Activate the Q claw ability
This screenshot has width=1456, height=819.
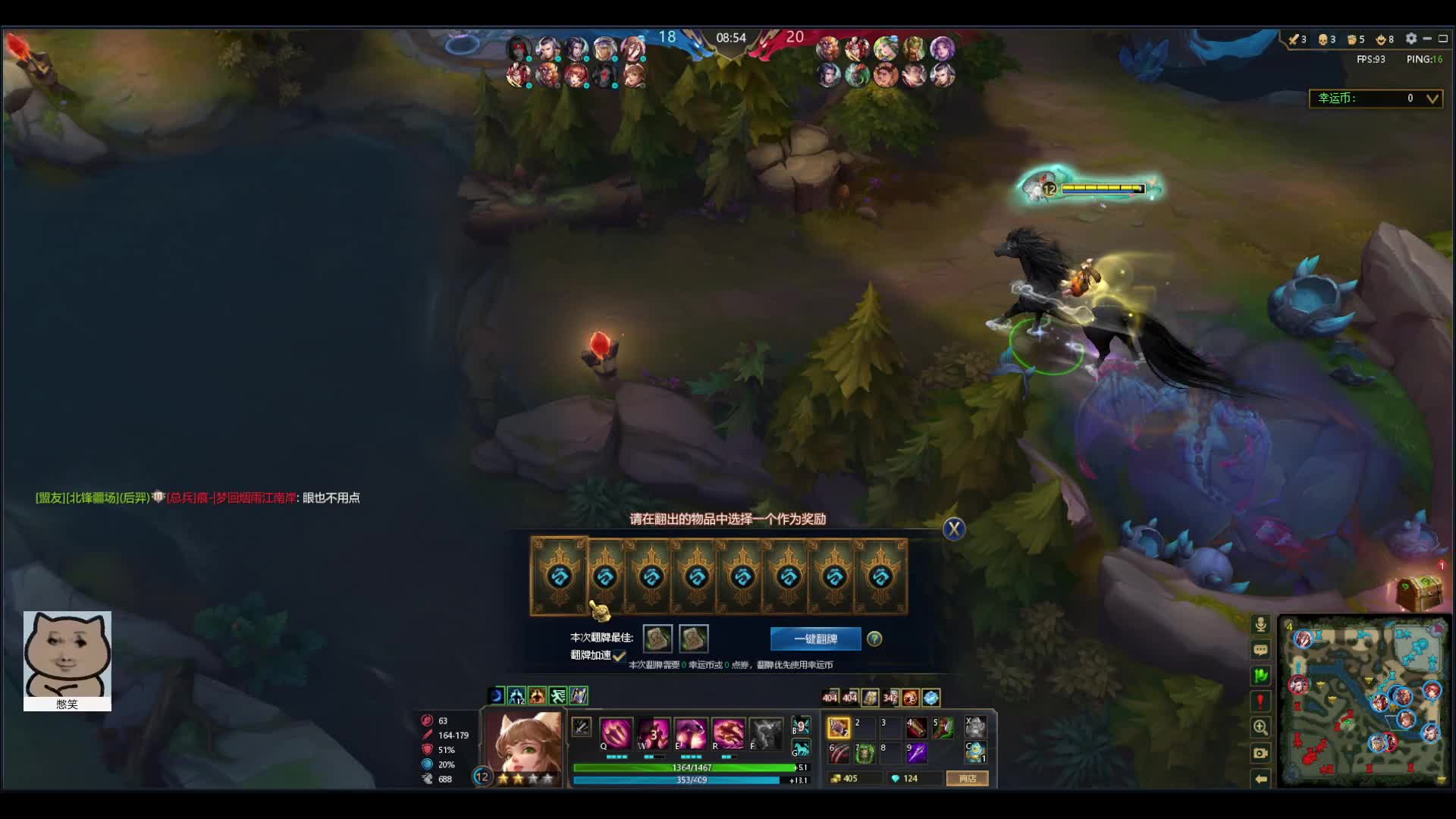(615, 733)
